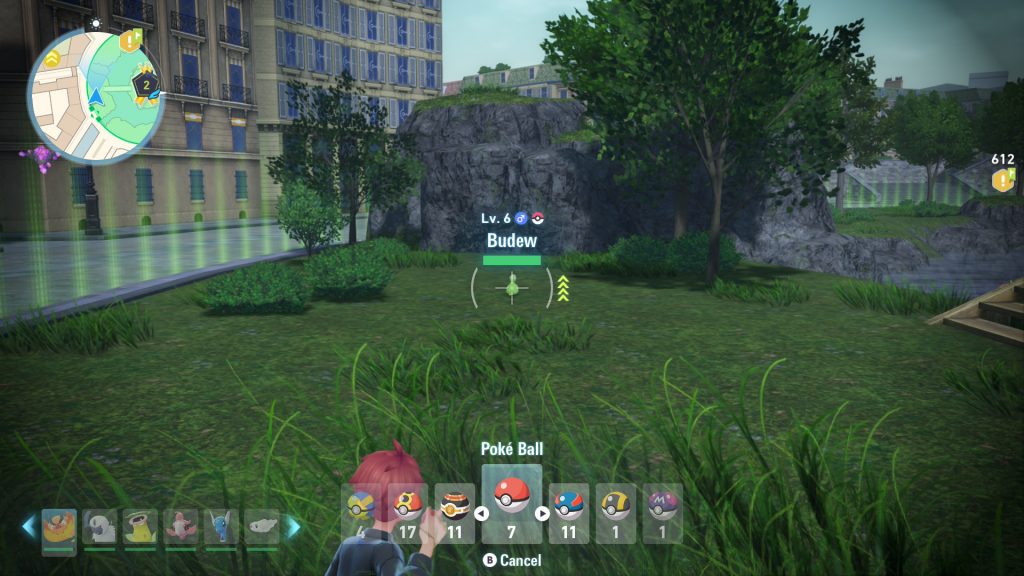This screenshot has width=1024, height=576.
Task: Select the orange quest marker on minimap
Action: click(130, 42)
